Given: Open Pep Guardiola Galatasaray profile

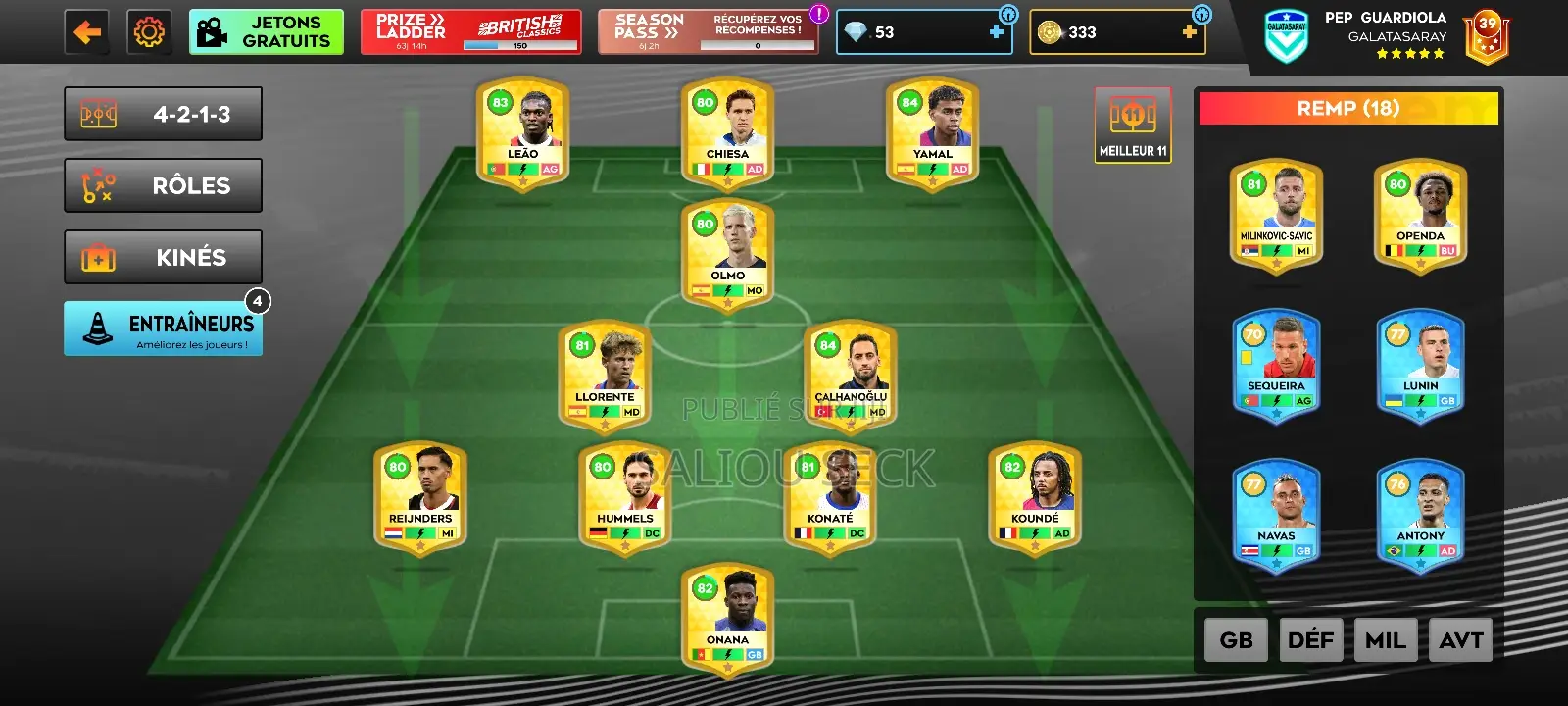Looking at the screenshot, I should click(1386, 34).
